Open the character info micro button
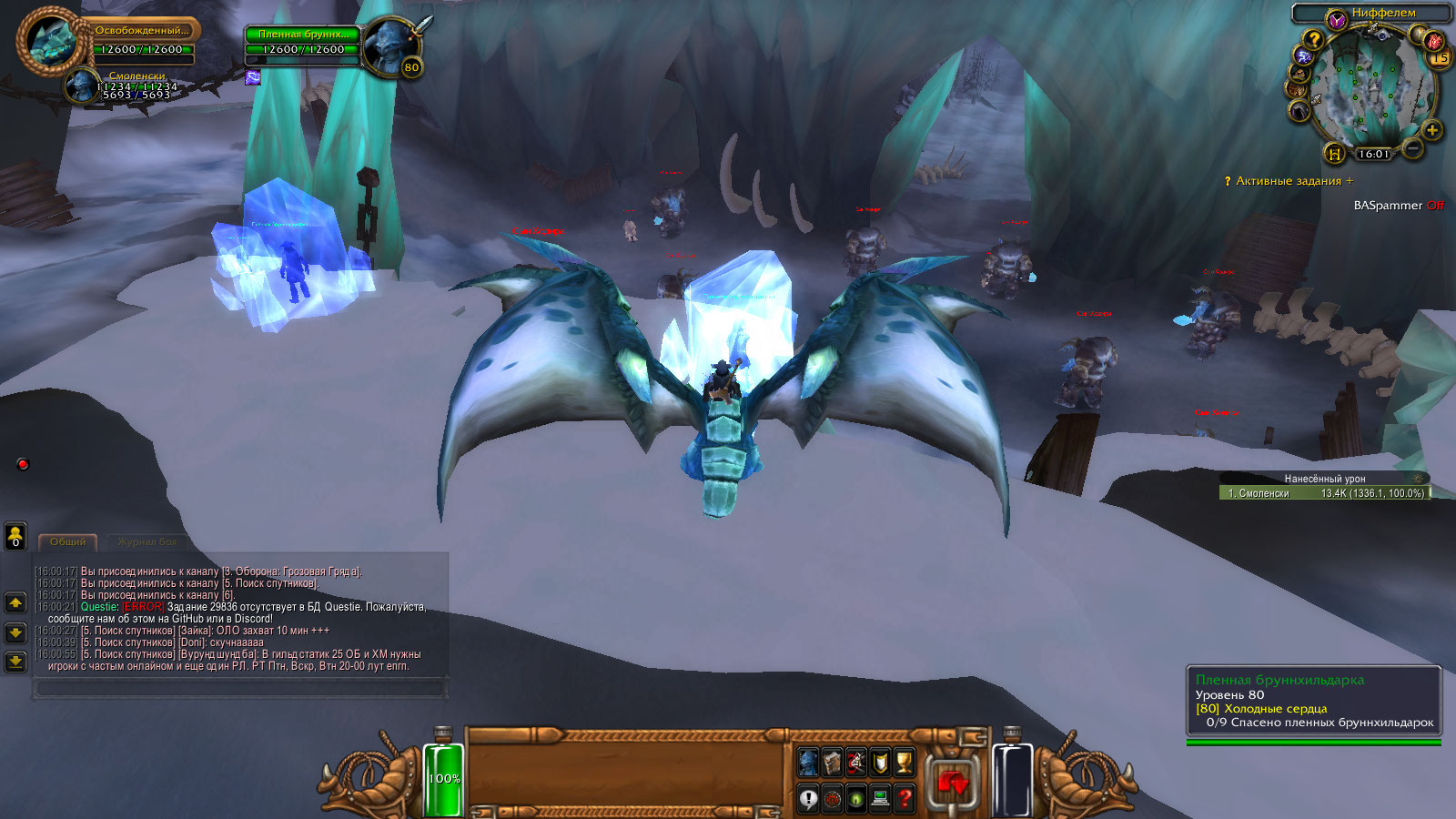 coord(808,763)
